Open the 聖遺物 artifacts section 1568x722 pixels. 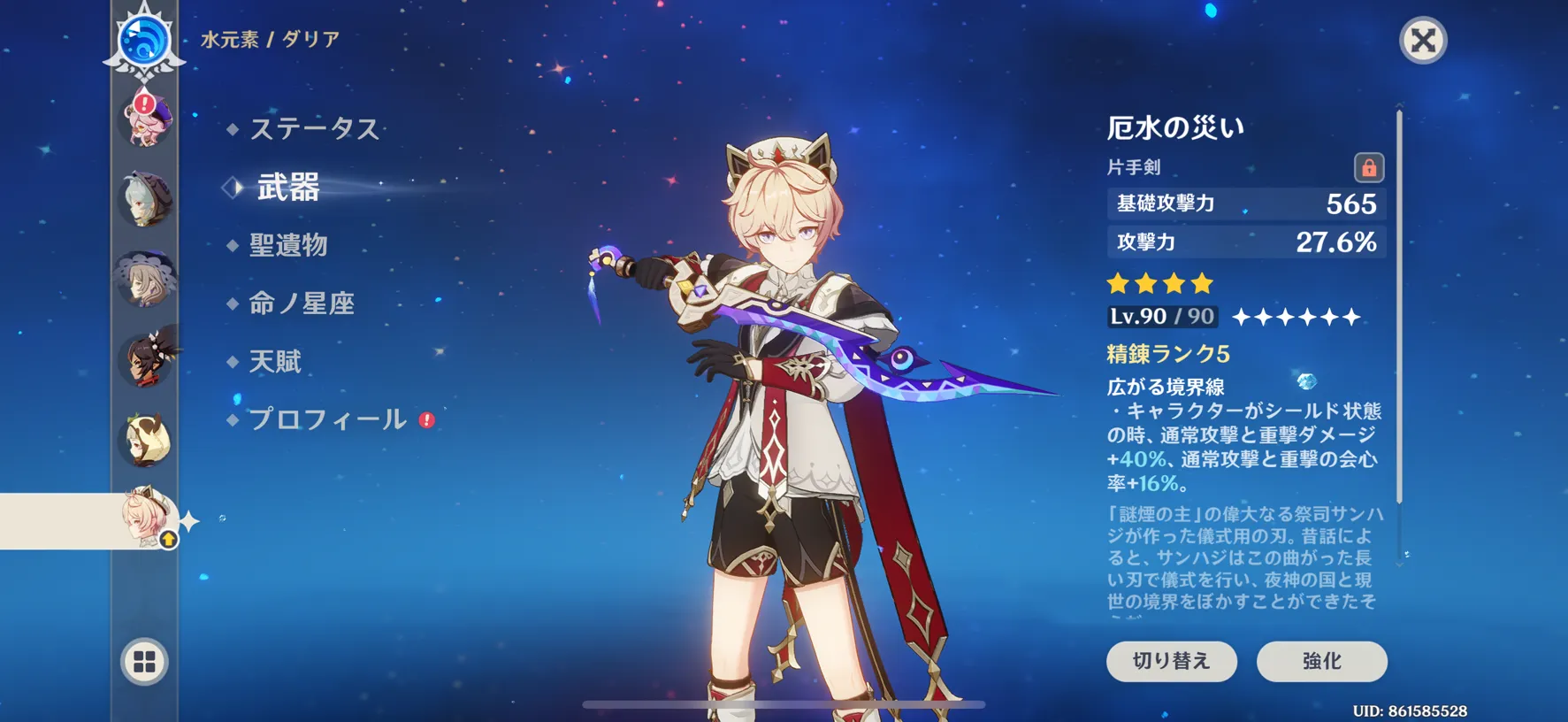click(x=288, y=245)
